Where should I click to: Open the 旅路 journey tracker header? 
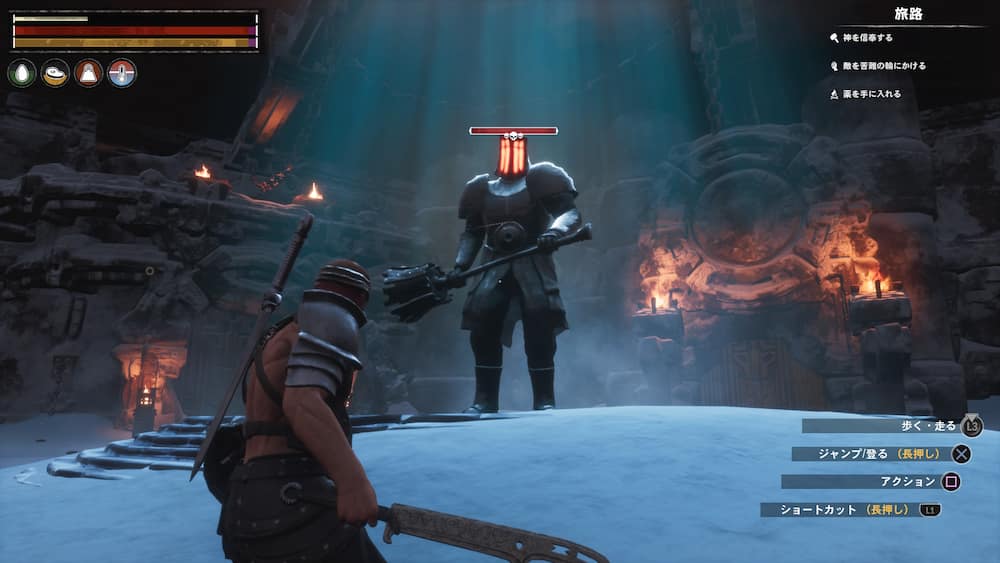[x=908, y=14]
